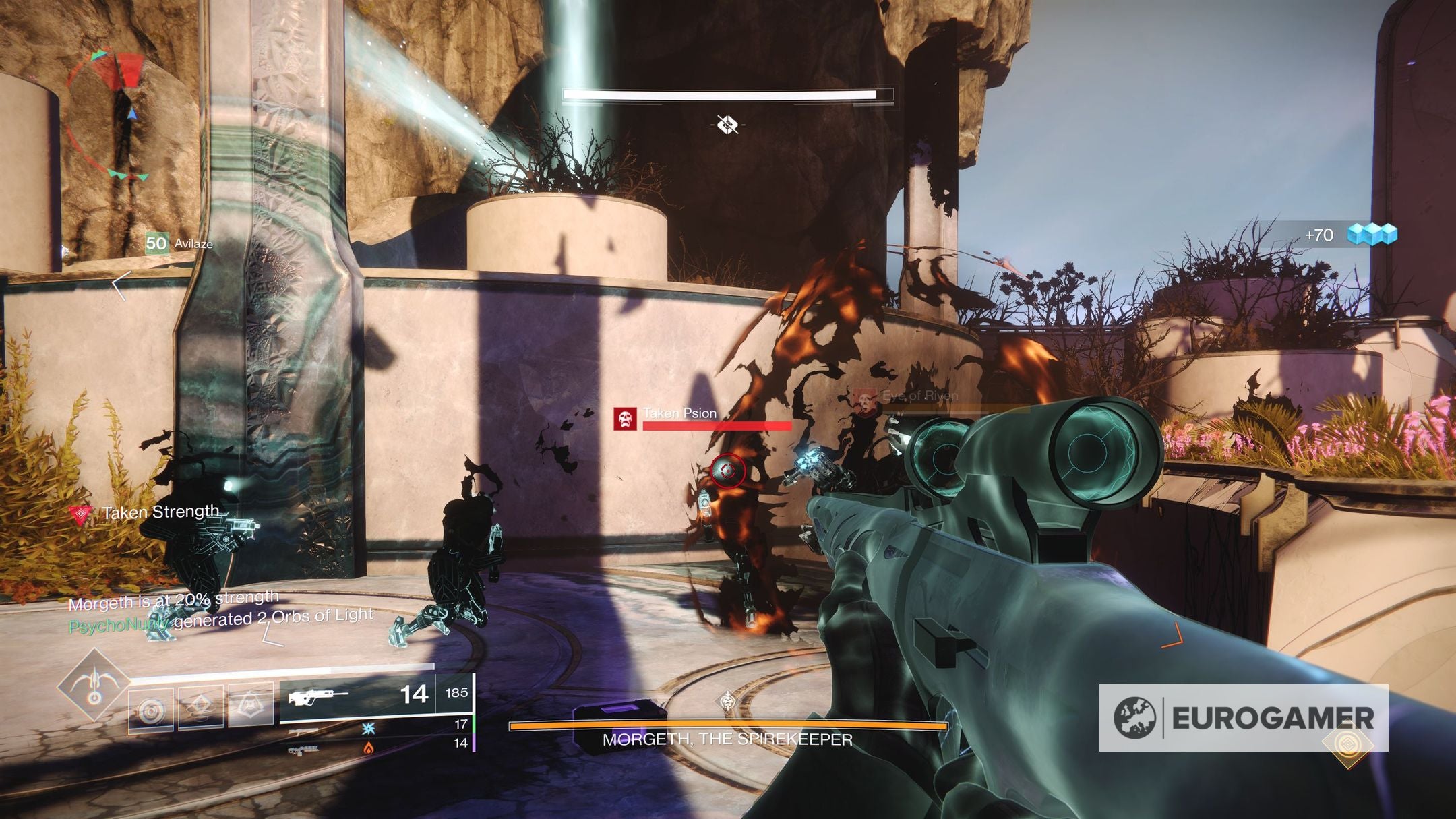
Task: Click the Super ability diamond icon
Action: pyautogui.click(x=94, y=685)
